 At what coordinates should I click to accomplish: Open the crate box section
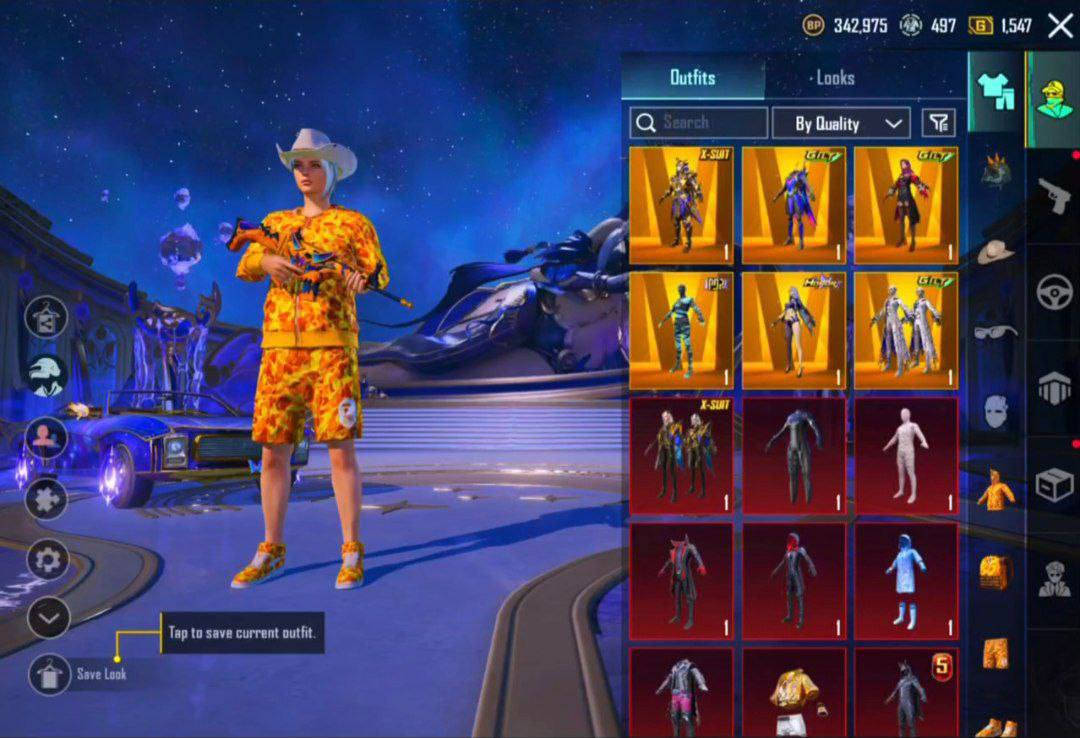(1054, 486)
